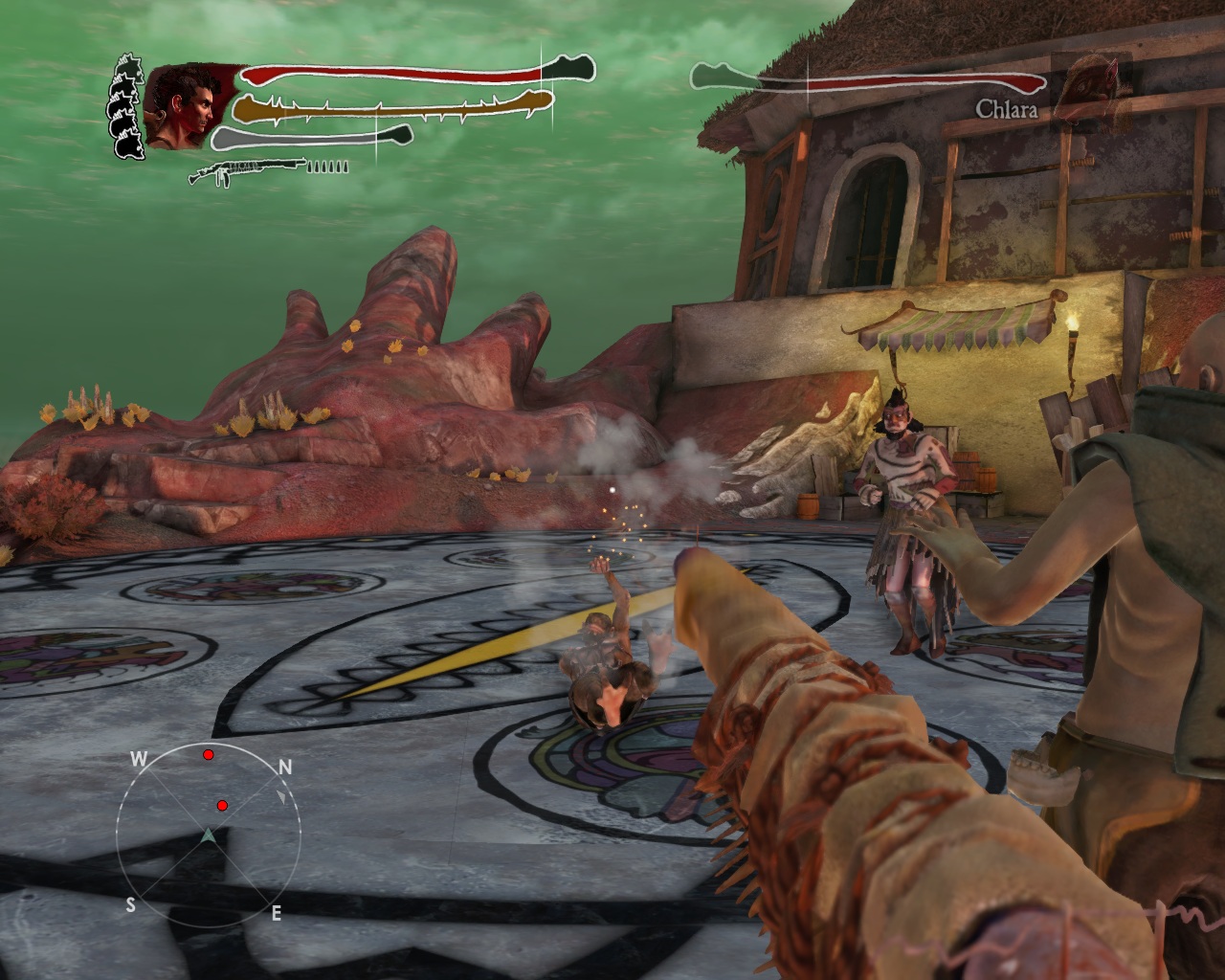Viewport: 1225px width, 980px height.
Task: Click the player character portrait
Action: coord(184,106)
